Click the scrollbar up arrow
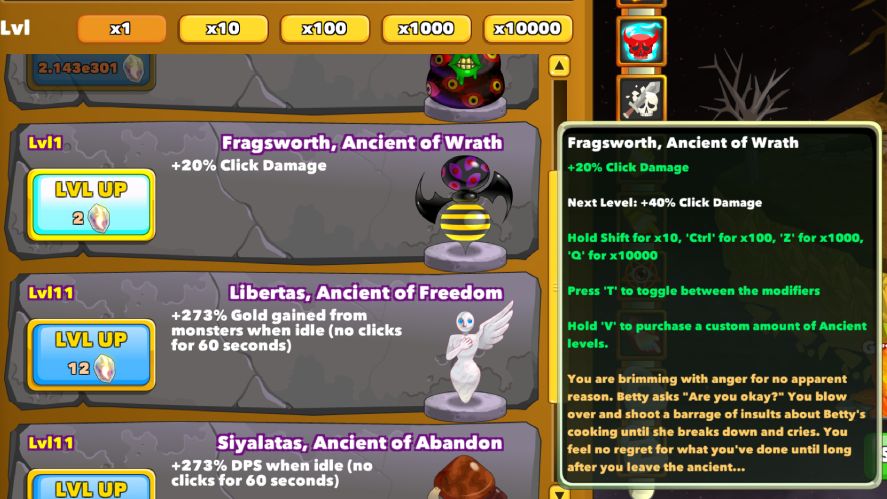The width and height of the screenshot is (887, 499). click(559, 68)
